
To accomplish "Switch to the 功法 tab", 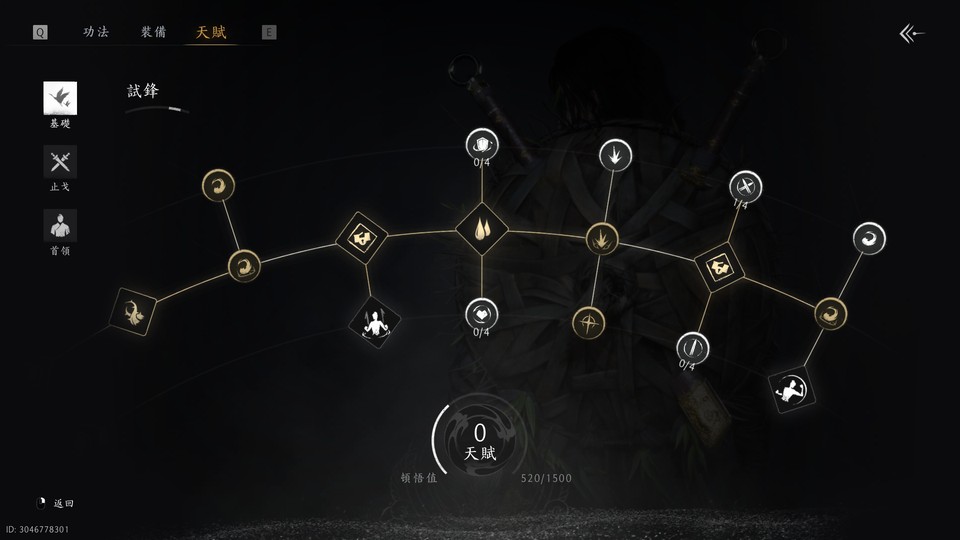I will (x=96, y=32).
